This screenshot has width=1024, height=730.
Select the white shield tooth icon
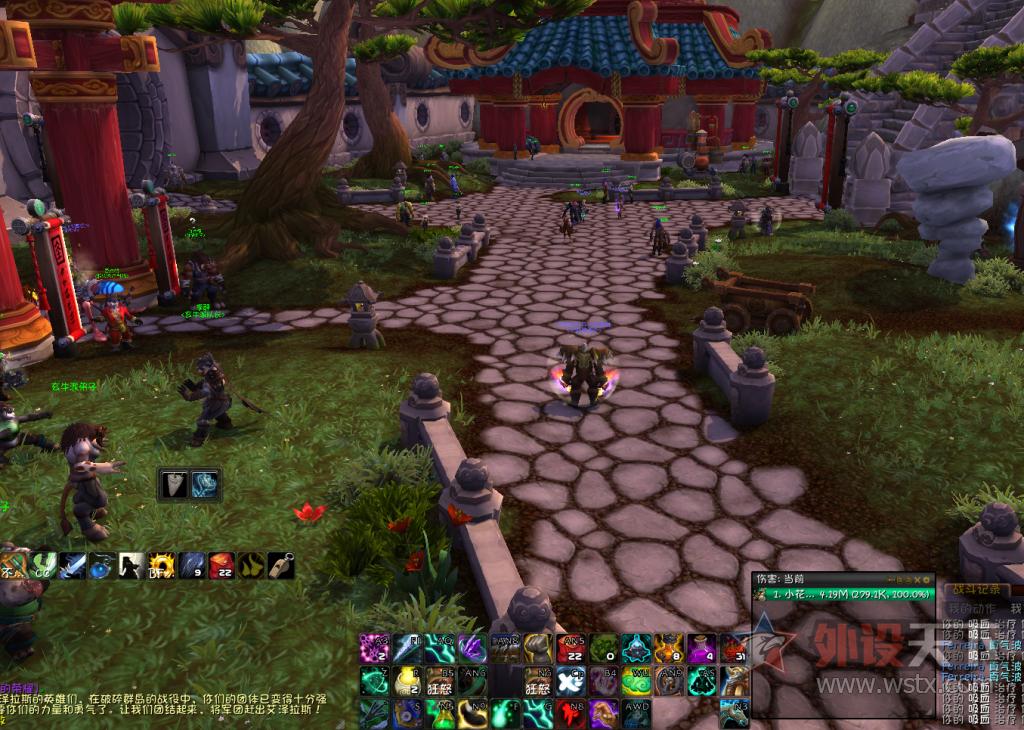coord(174,485)
